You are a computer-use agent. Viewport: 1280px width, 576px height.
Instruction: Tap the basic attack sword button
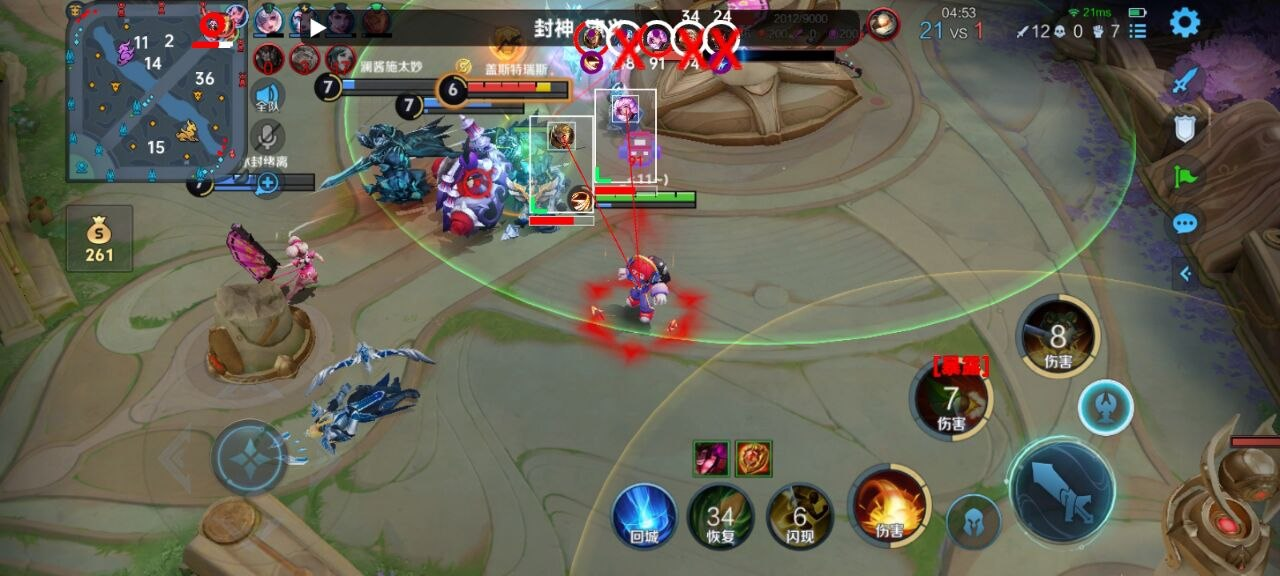pos(1060,490)
